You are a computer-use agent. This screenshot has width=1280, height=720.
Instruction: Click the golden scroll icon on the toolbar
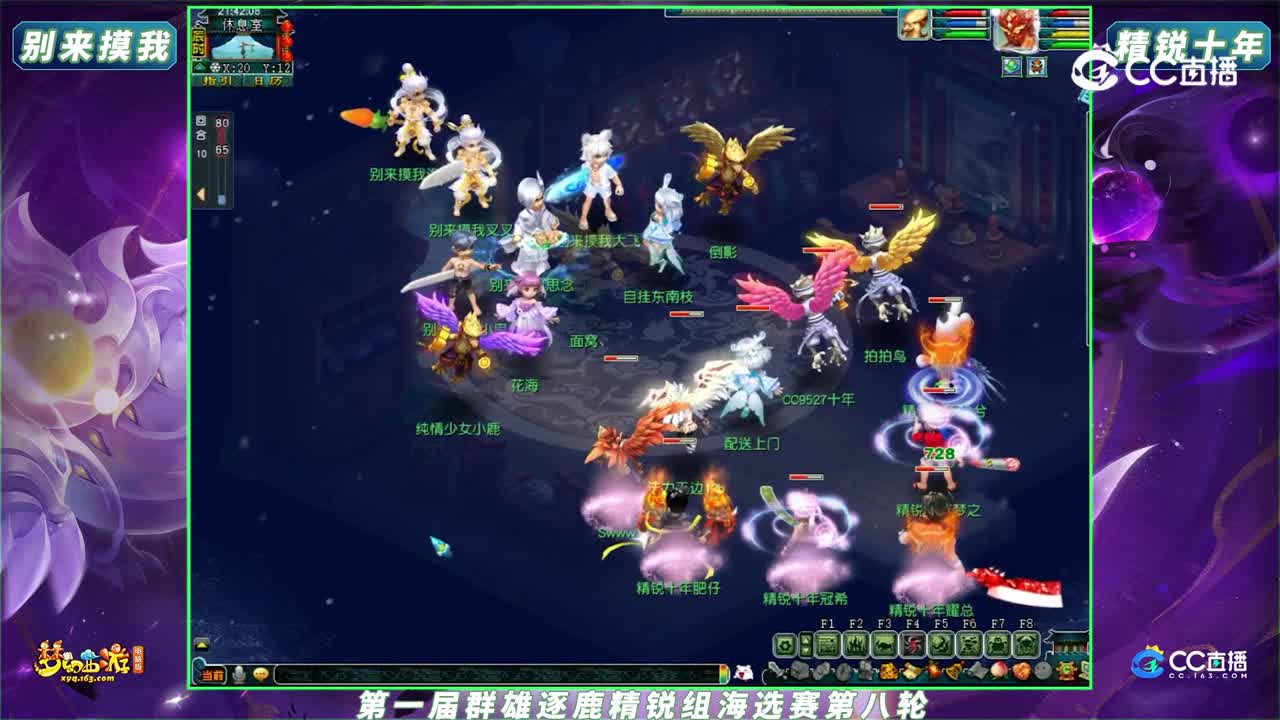(910, 669)
